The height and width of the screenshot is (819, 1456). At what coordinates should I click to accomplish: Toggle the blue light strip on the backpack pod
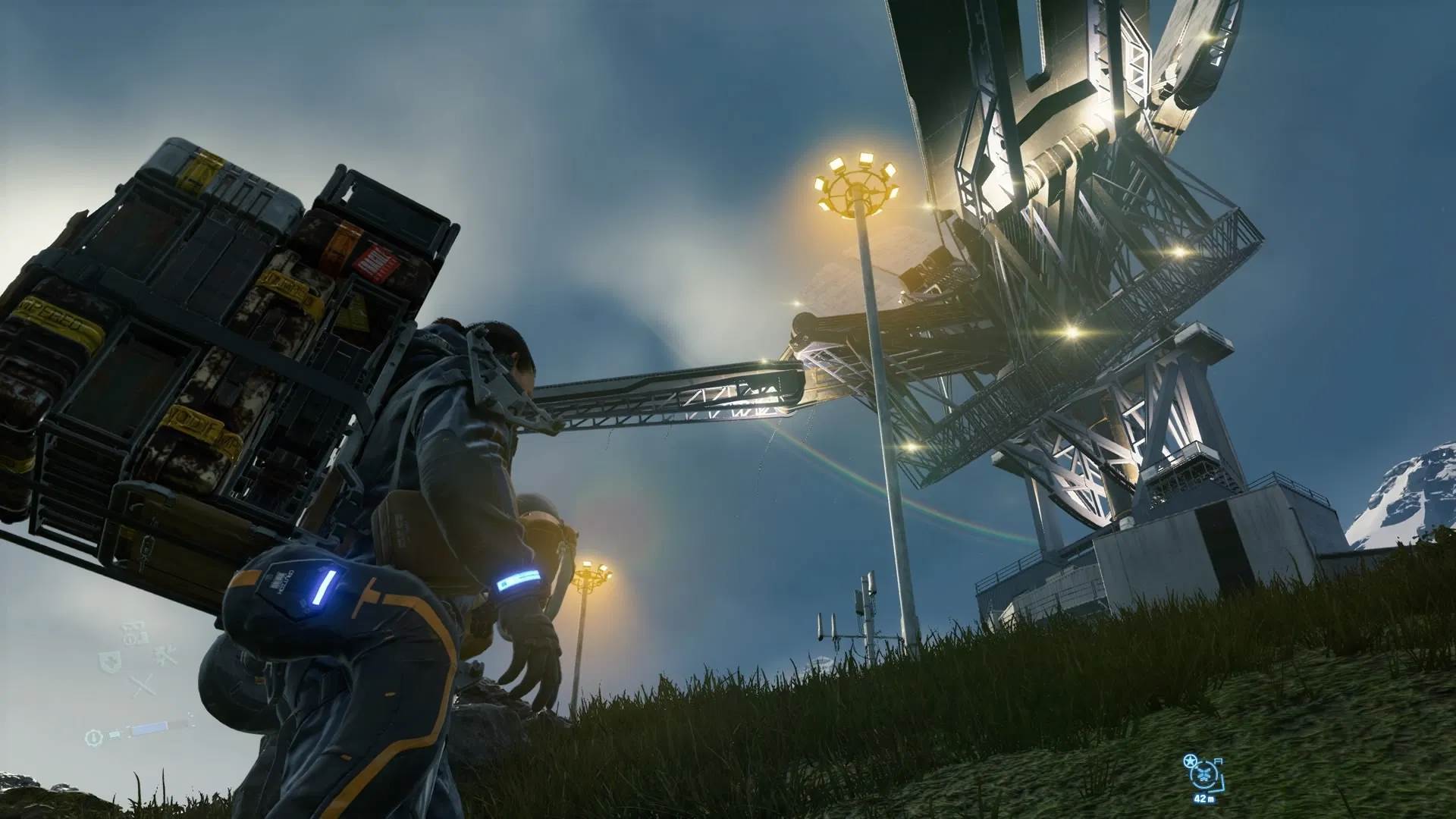[325, 586]
